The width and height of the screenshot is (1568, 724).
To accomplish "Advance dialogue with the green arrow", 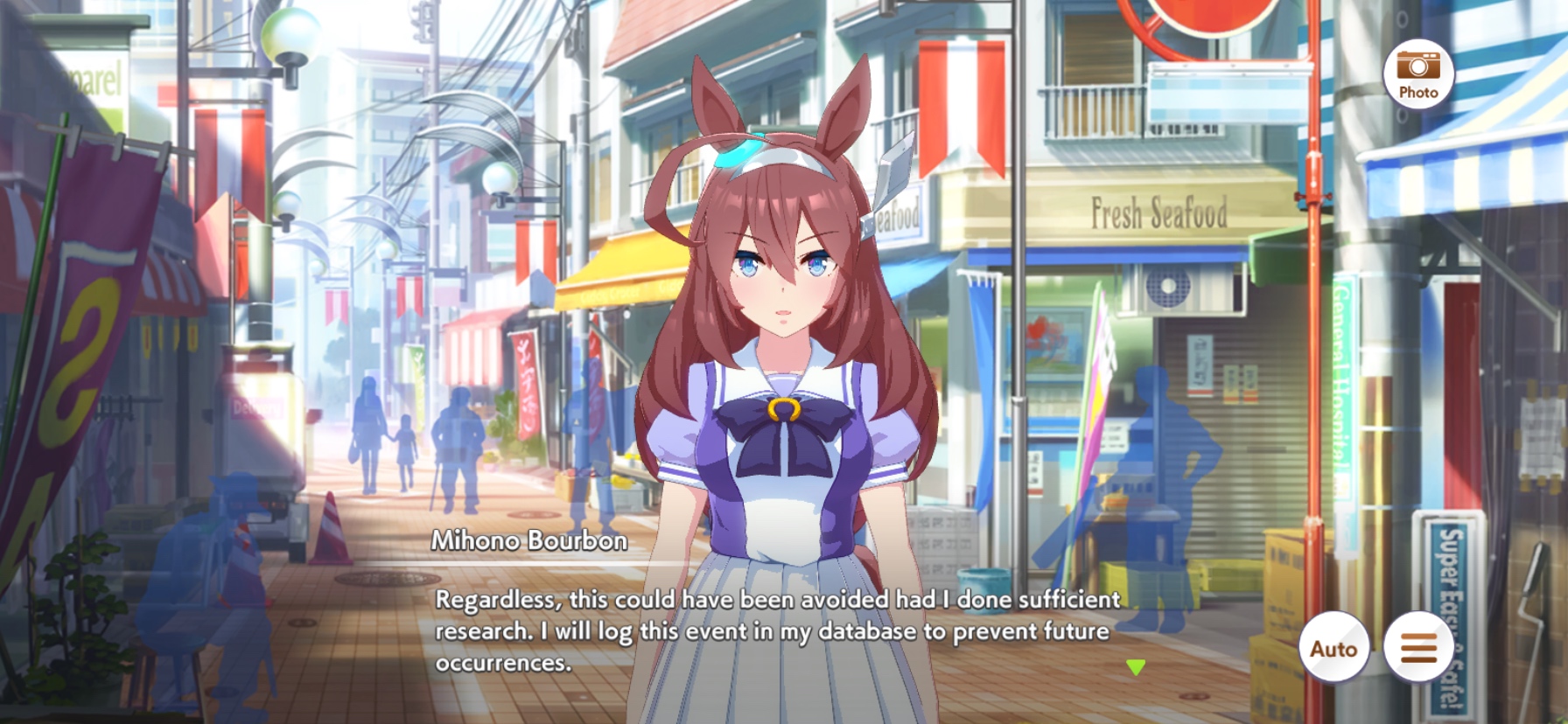I will [1136, 667].
